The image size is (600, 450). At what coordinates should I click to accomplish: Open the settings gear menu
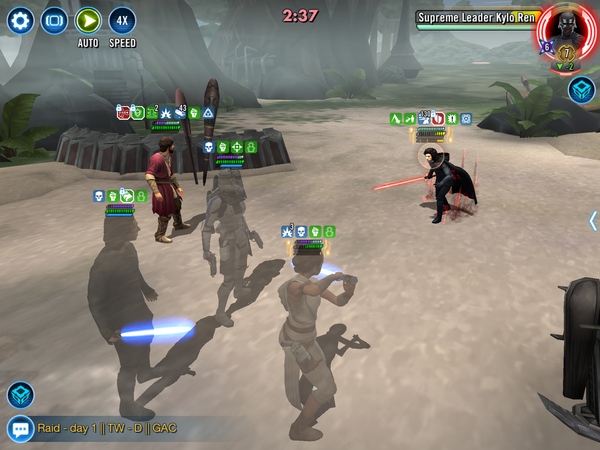pos(20,20)
